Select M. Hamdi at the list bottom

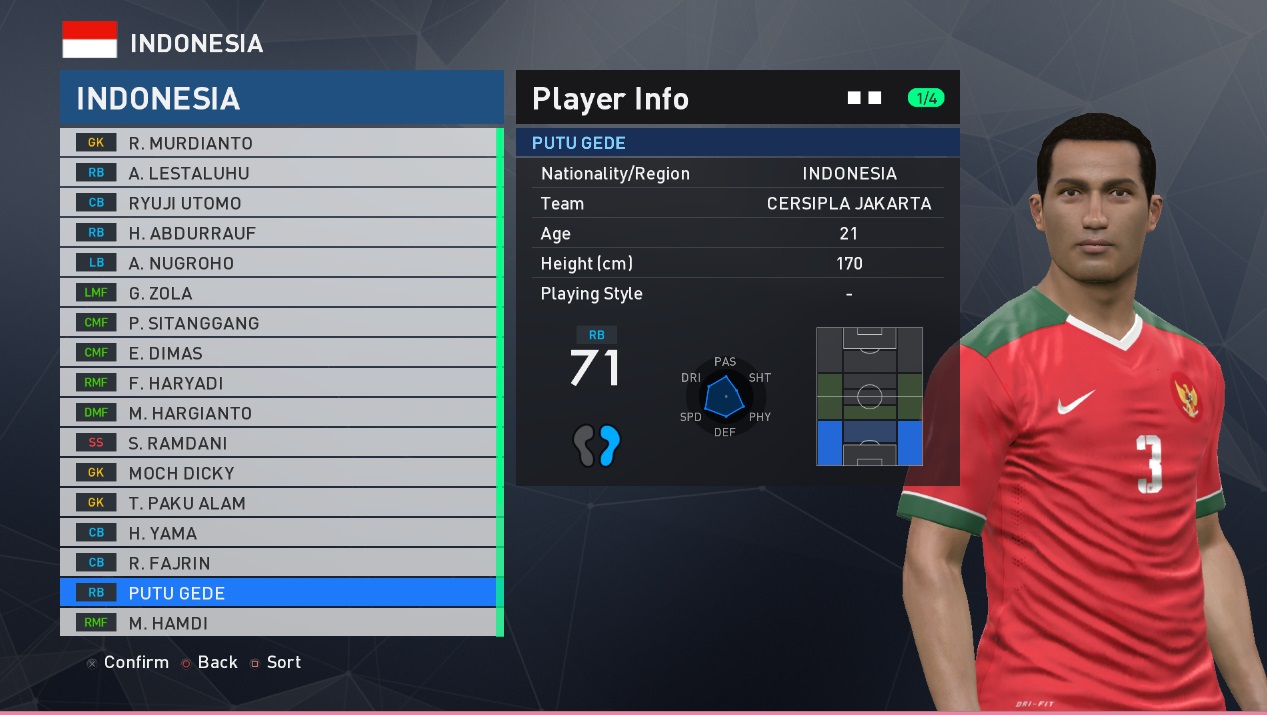278,623
